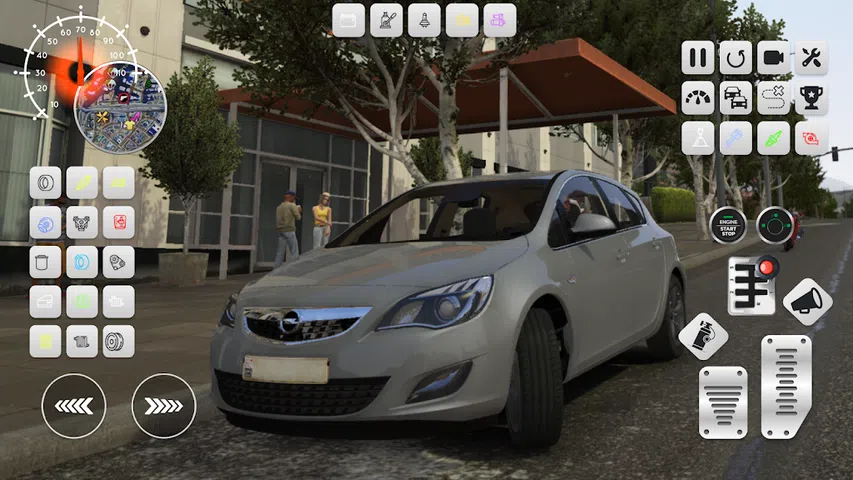Select the engine block icon
Image resolution: width=853 pixels, height=480 pixels.
tap(82, 222)
